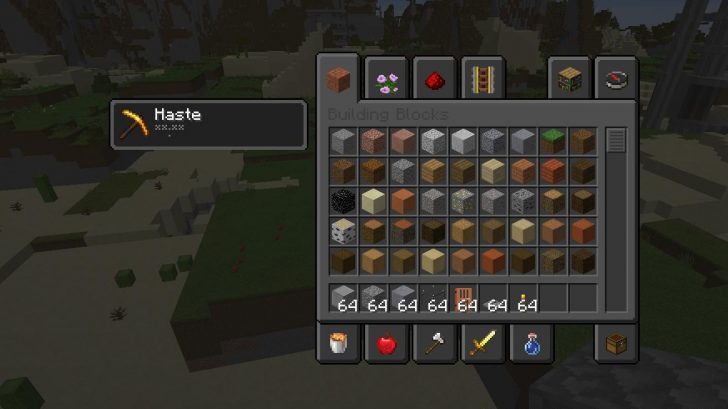728x409 pixels.
Task: Open the chest survival inventory tab
Action: coord(615,345)
